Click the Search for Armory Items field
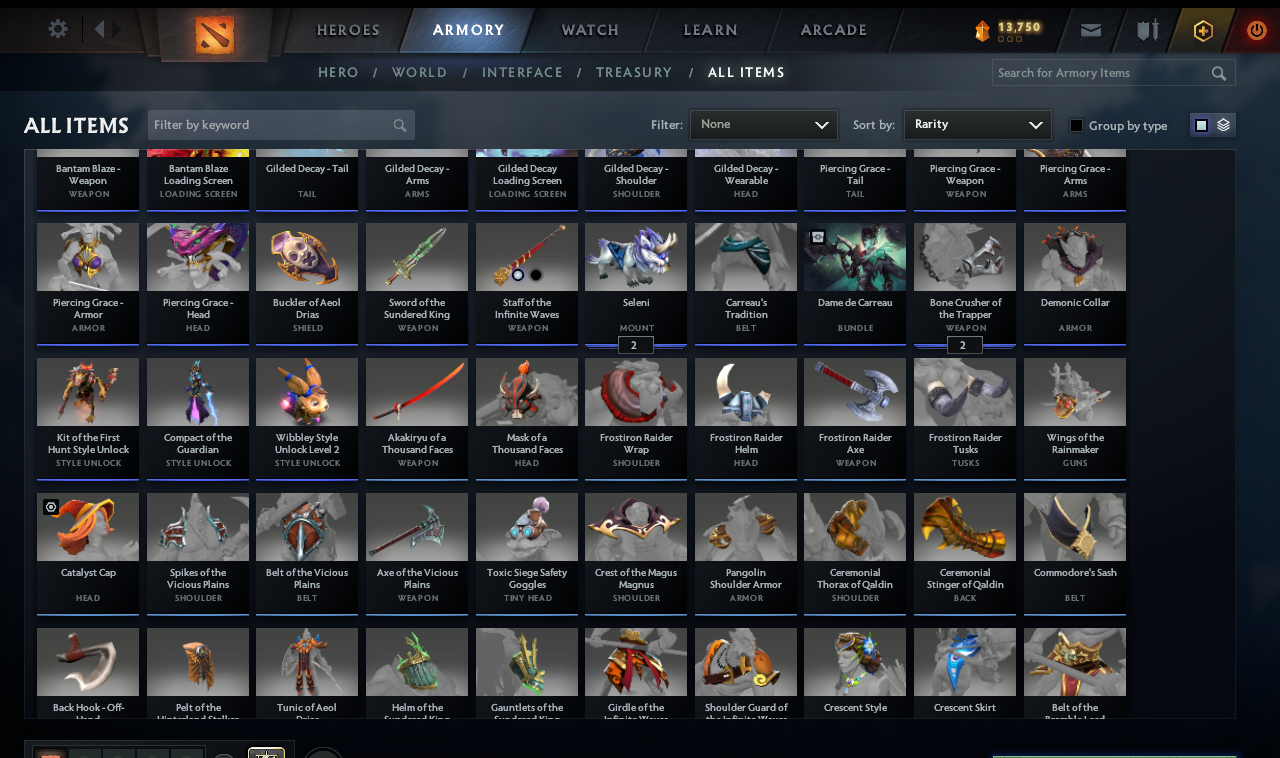The width and height of the screenshot is (1280, 758). point(1100,72)
